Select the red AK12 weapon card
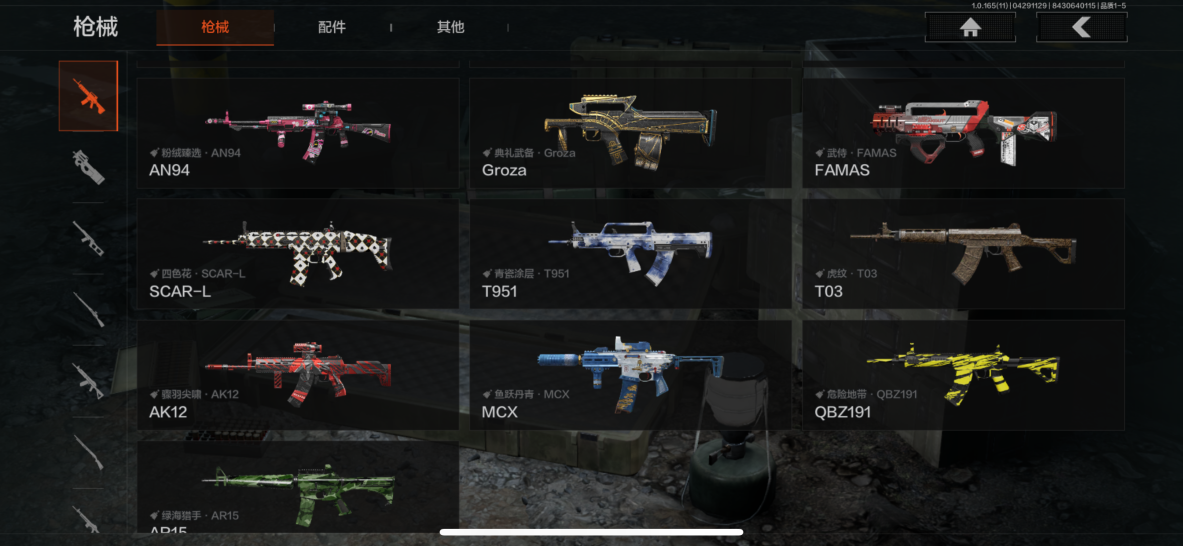 [298, 375]
